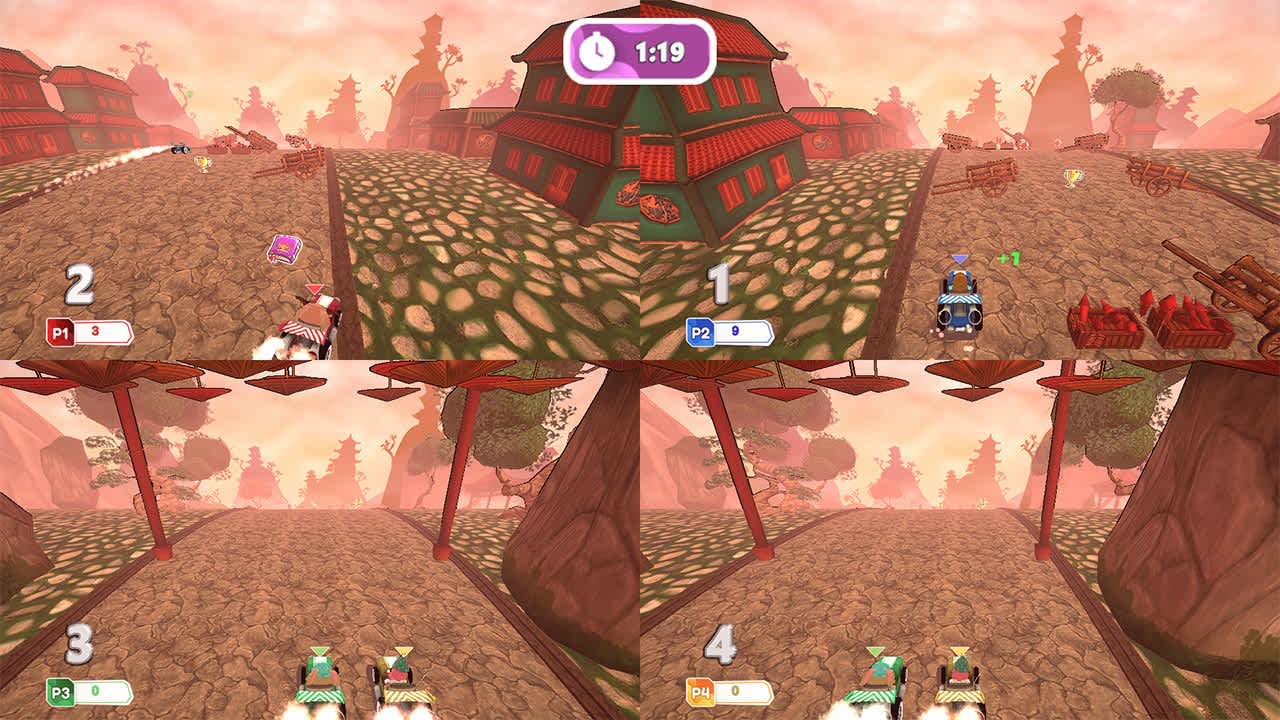This screenshot has height=720, width=1280.
Task: Click the red arrow marker above player 1's kart
Action: pos(313,287)
